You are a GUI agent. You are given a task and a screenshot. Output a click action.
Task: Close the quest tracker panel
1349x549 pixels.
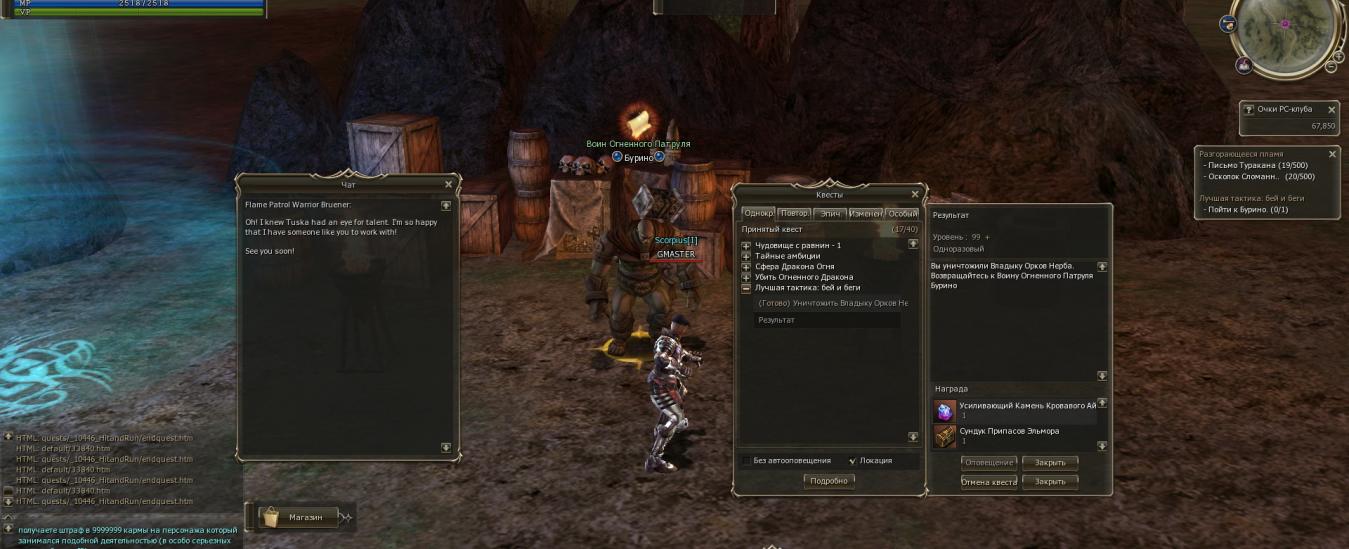tap(1332, 154)
